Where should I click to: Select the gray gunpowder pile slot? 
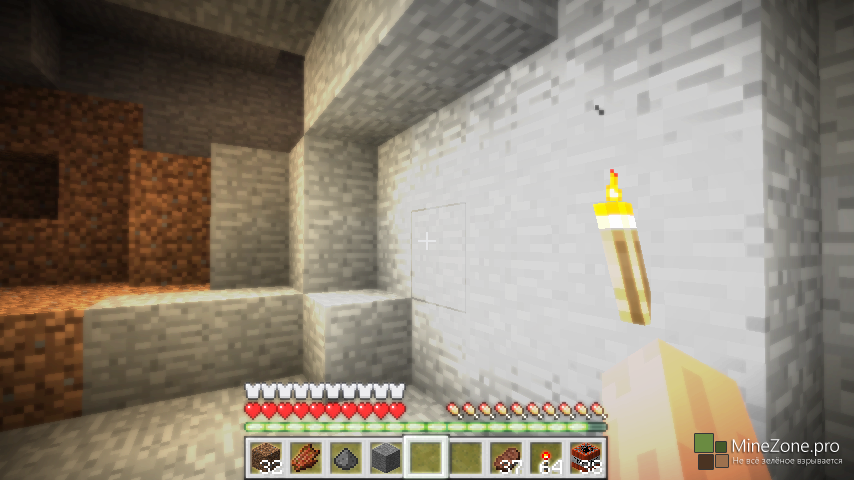pyautogui.click(x=345, y=458)
